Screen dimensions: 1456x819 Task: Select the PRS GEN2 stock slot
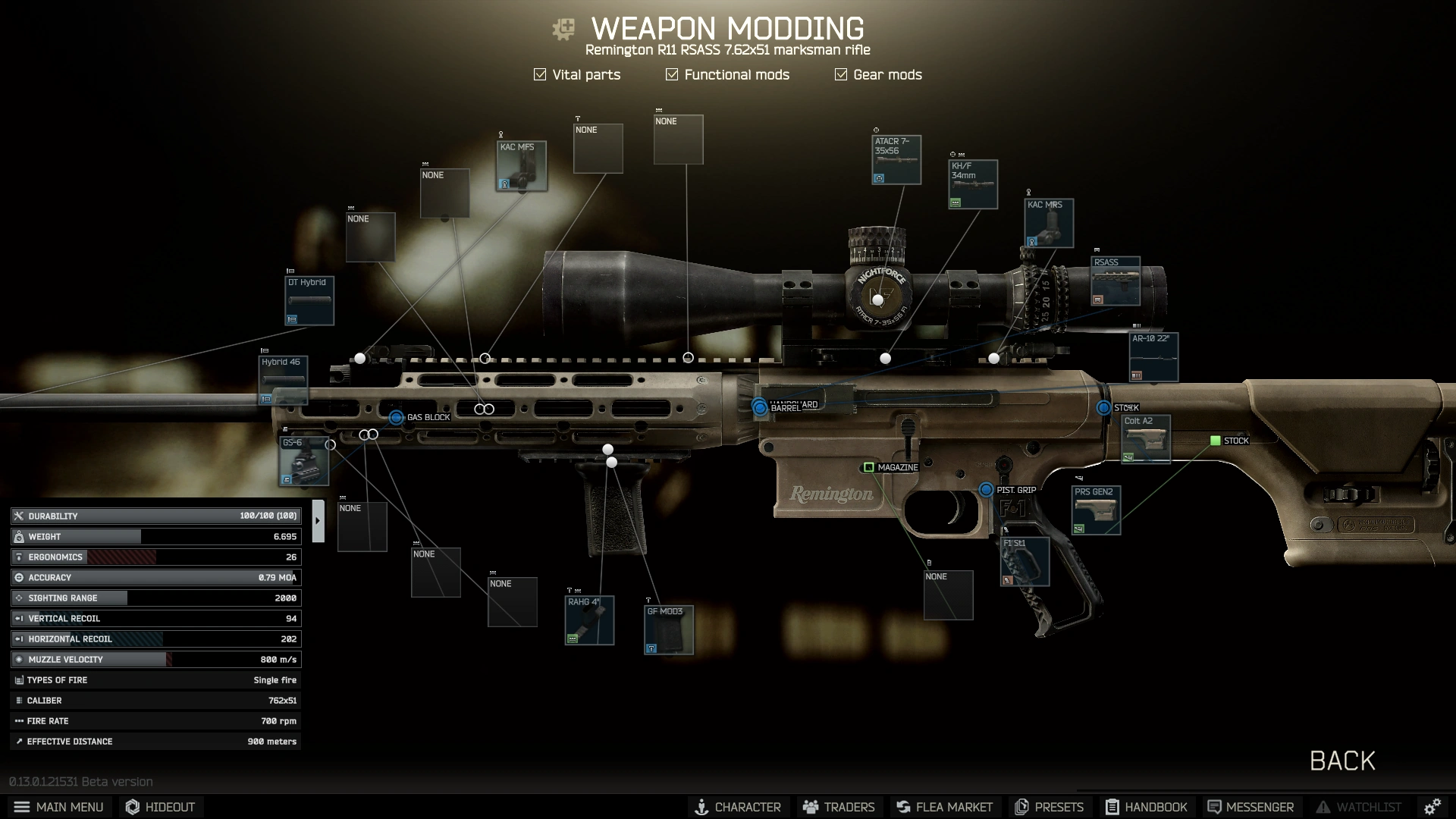click(1096, 510)
